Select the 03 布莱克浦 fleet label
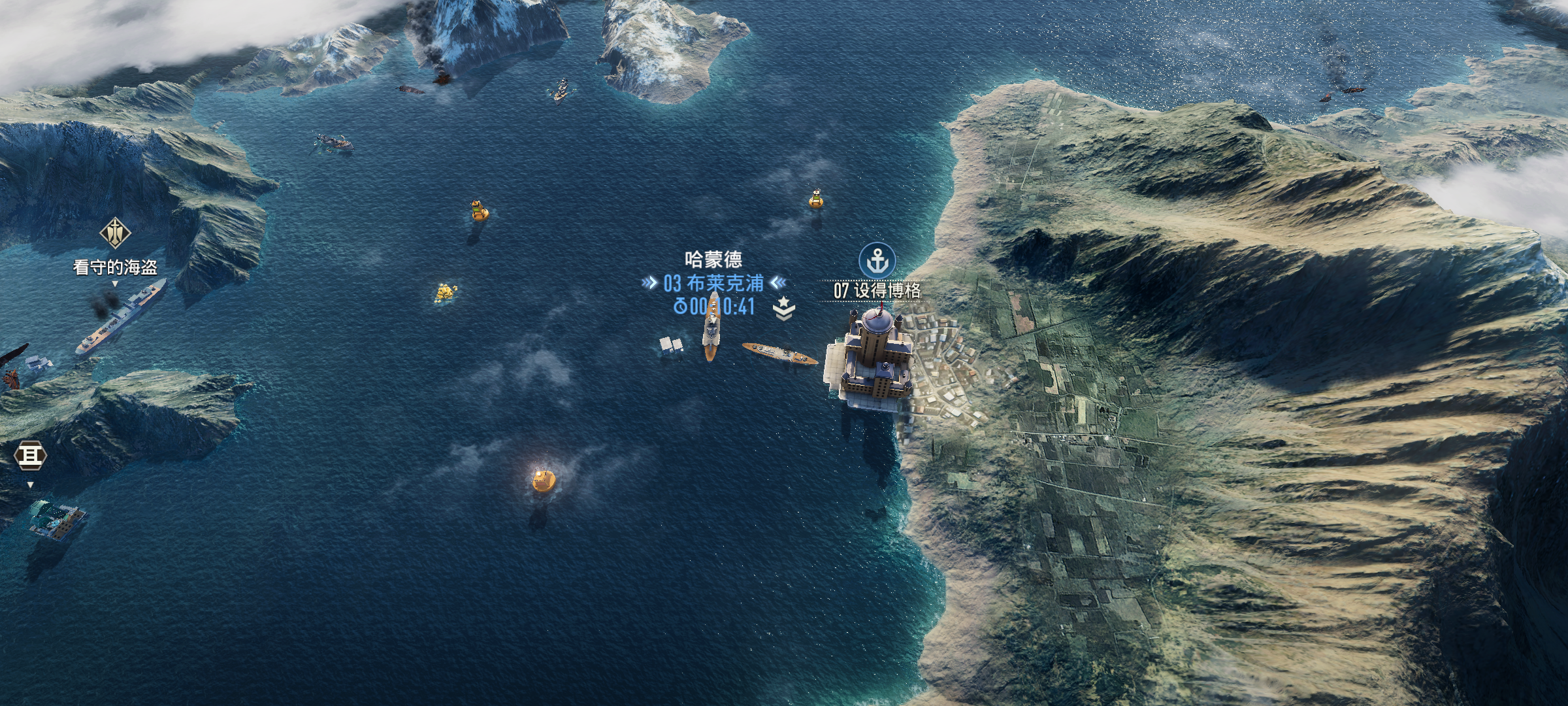The height and width of the screenshot is (706, 1568). 713,283
